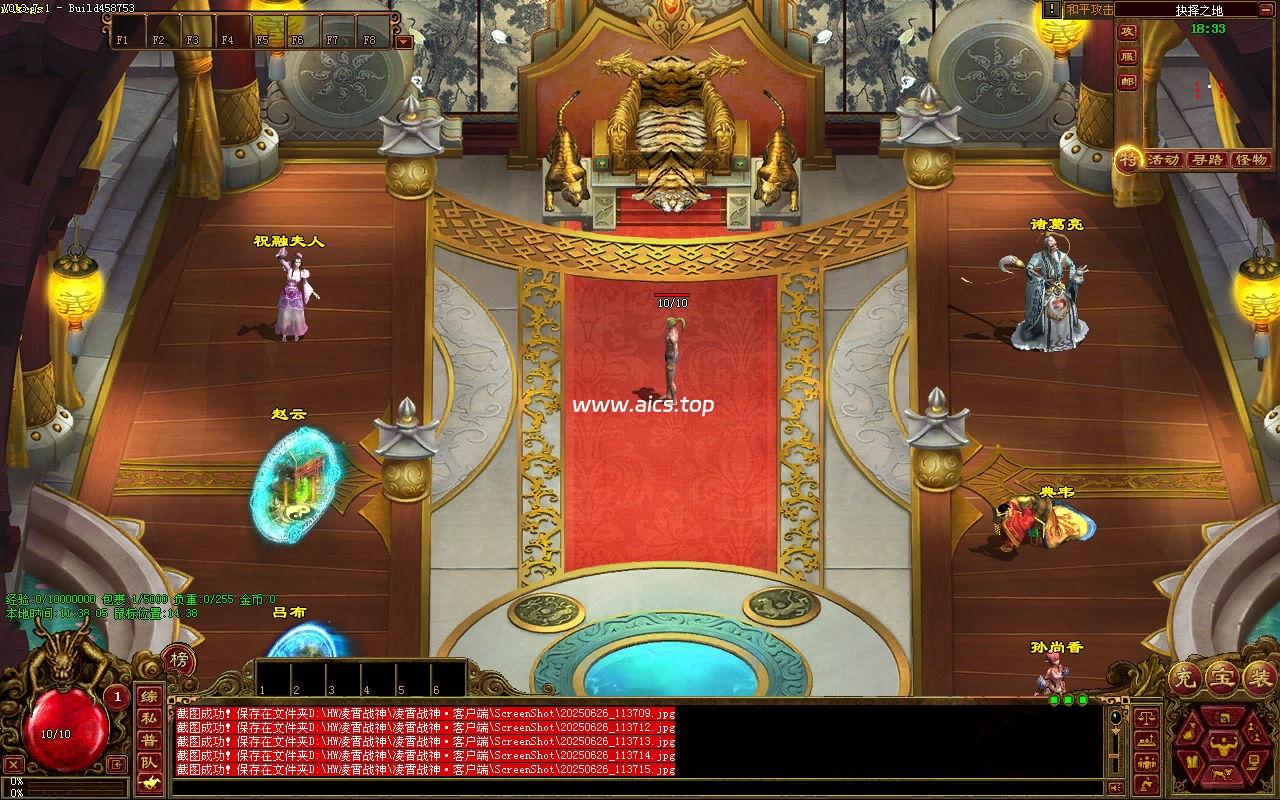Click the balance scales trade icon
This screenshot has height=800, width=1280.
coord(1146,717)
